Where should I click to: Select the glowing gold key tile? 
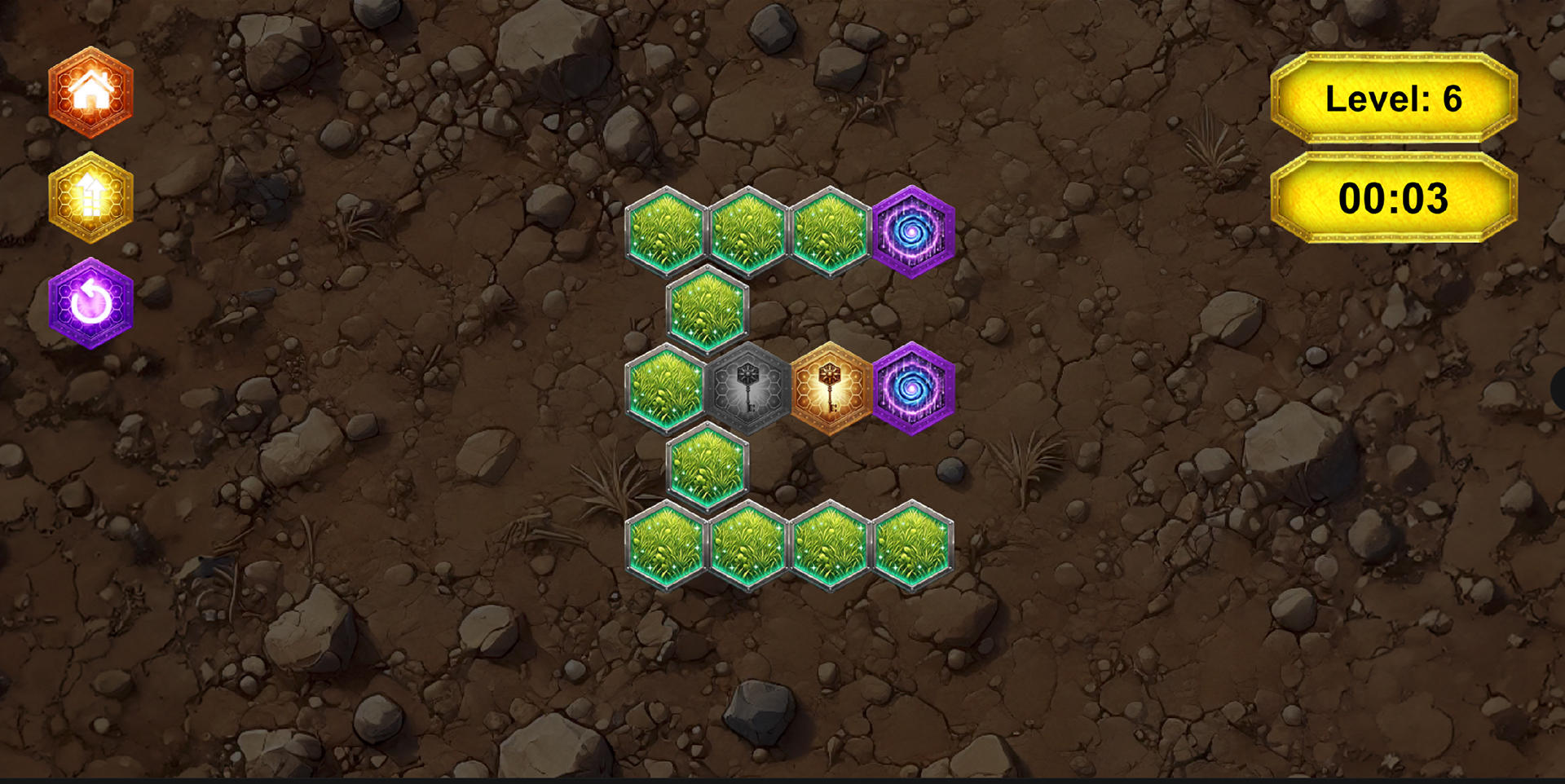(x=829, y=390)
